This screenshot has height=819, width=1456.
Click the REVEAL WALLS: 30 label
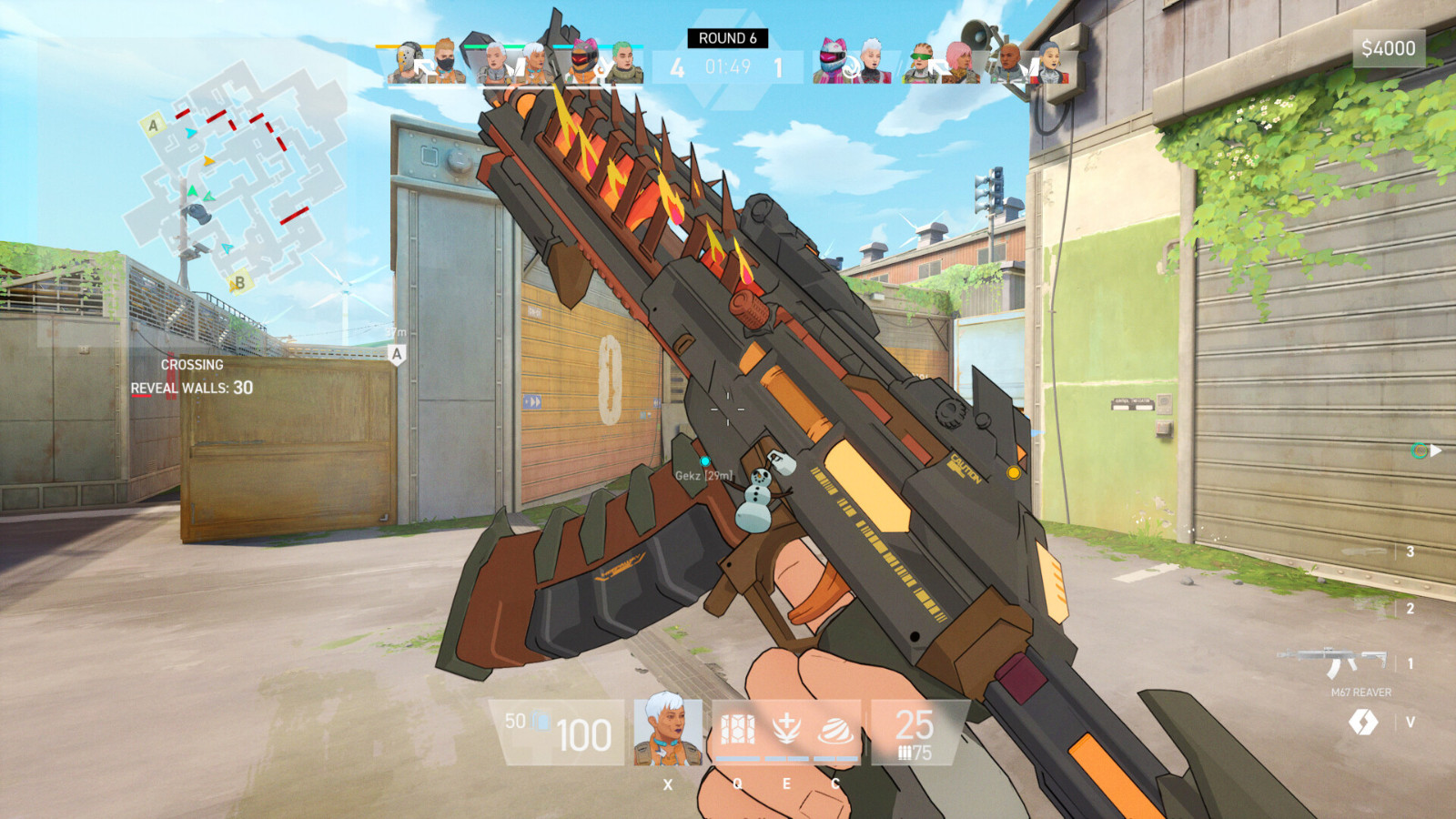pos(192,388)
